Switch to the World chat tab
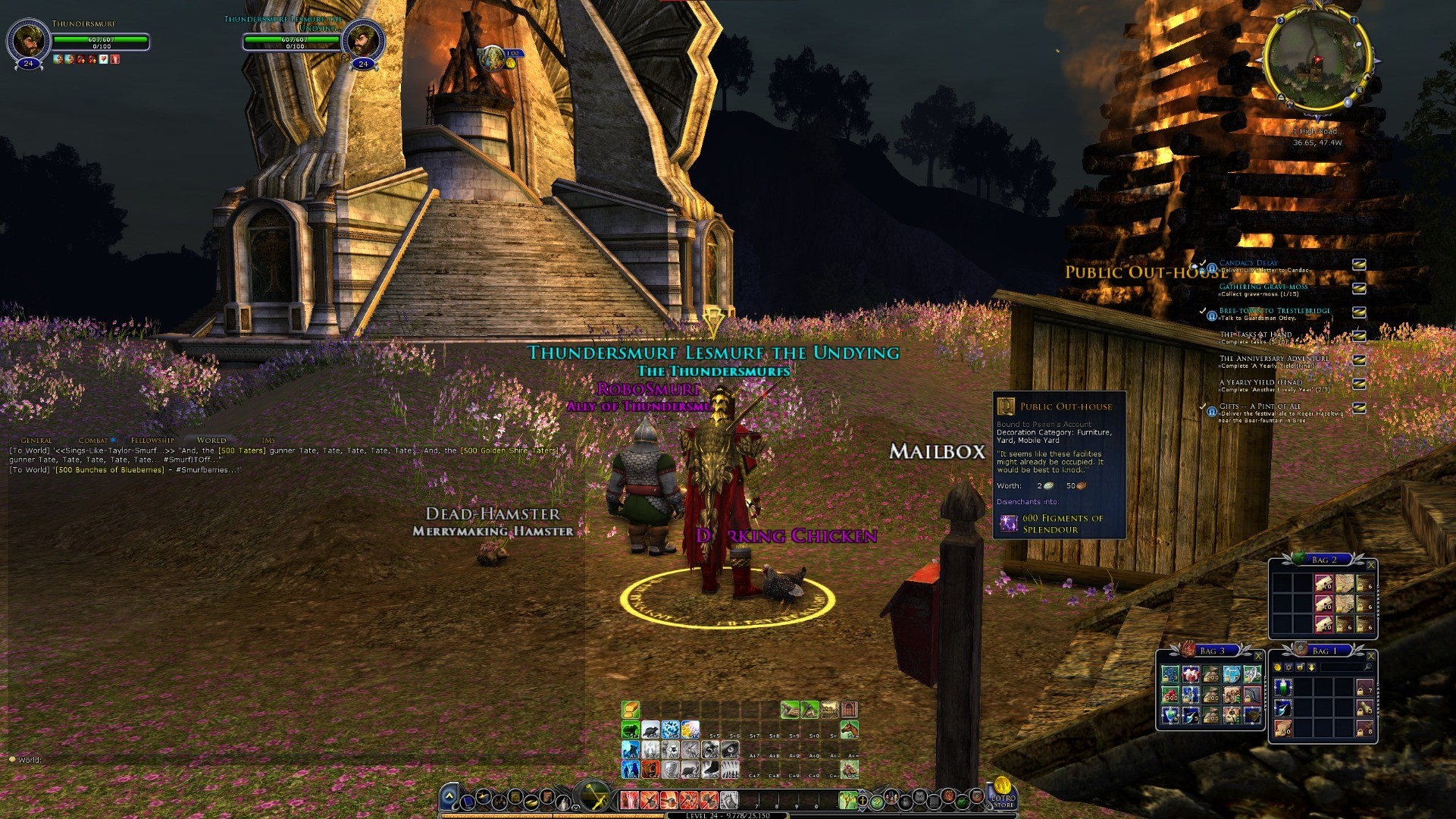 tap(211, 440)
